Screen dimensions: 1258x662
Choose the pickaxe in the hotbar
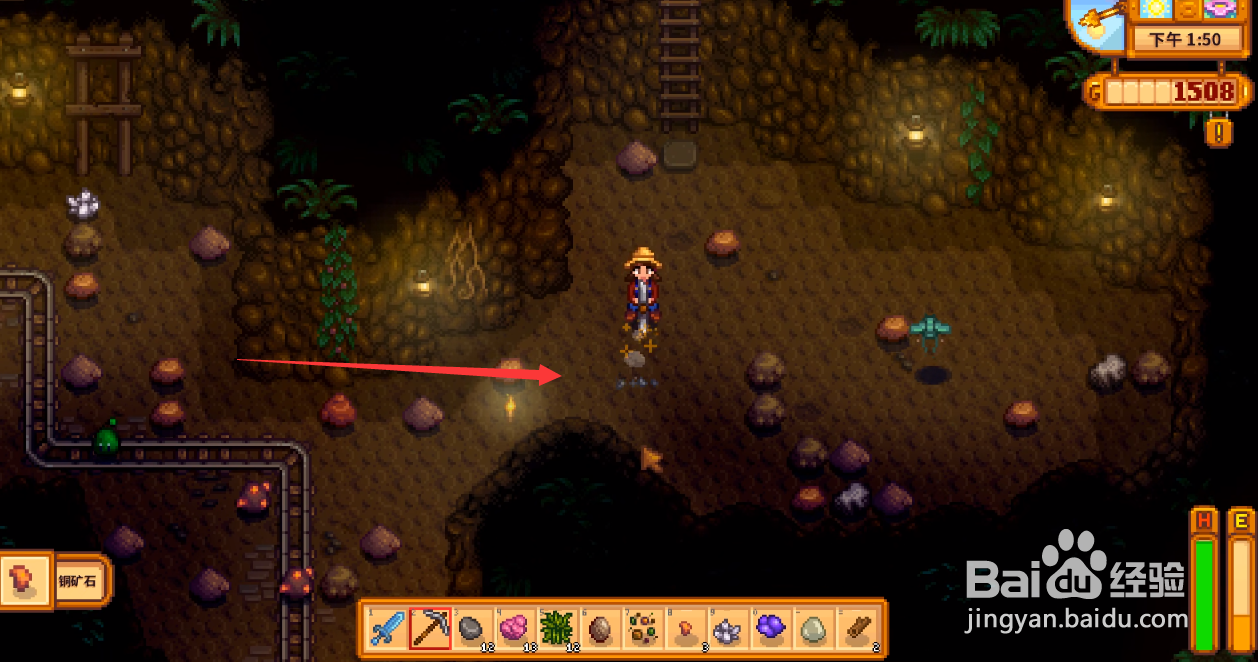(430, 629)
